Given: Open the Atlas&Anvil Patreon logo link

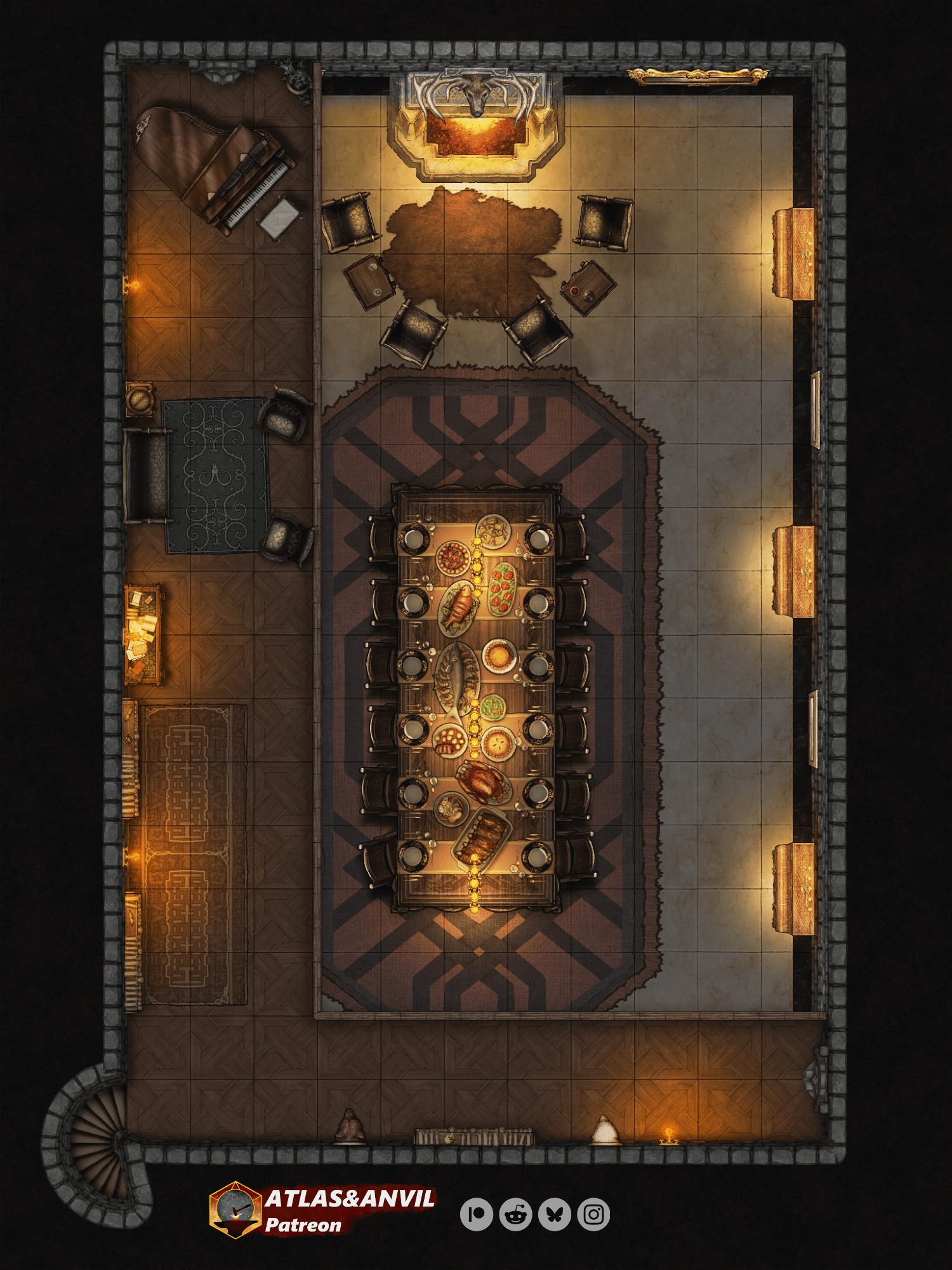Looking at the screenshot, I should (322, 1210).
